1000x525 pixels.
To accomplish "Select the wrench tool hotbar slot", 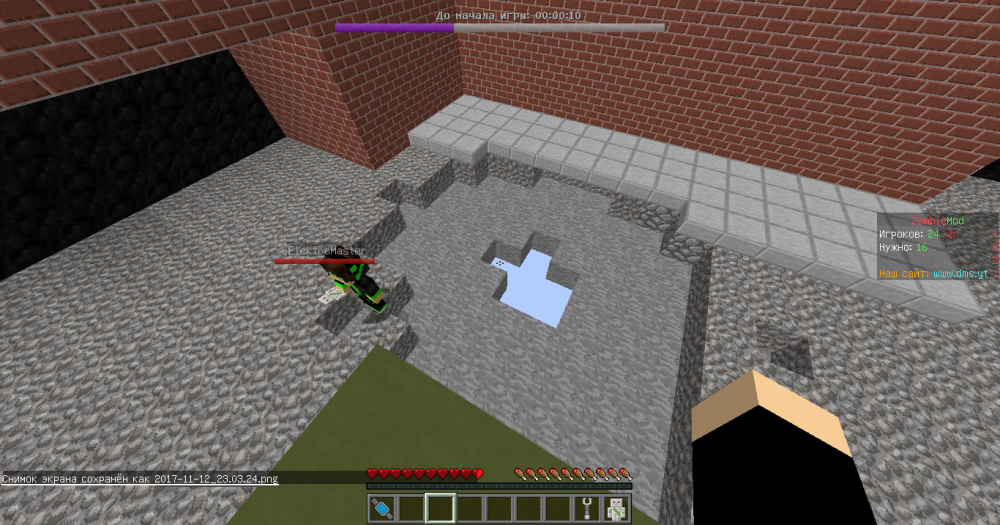I will [x=586, y=509].
